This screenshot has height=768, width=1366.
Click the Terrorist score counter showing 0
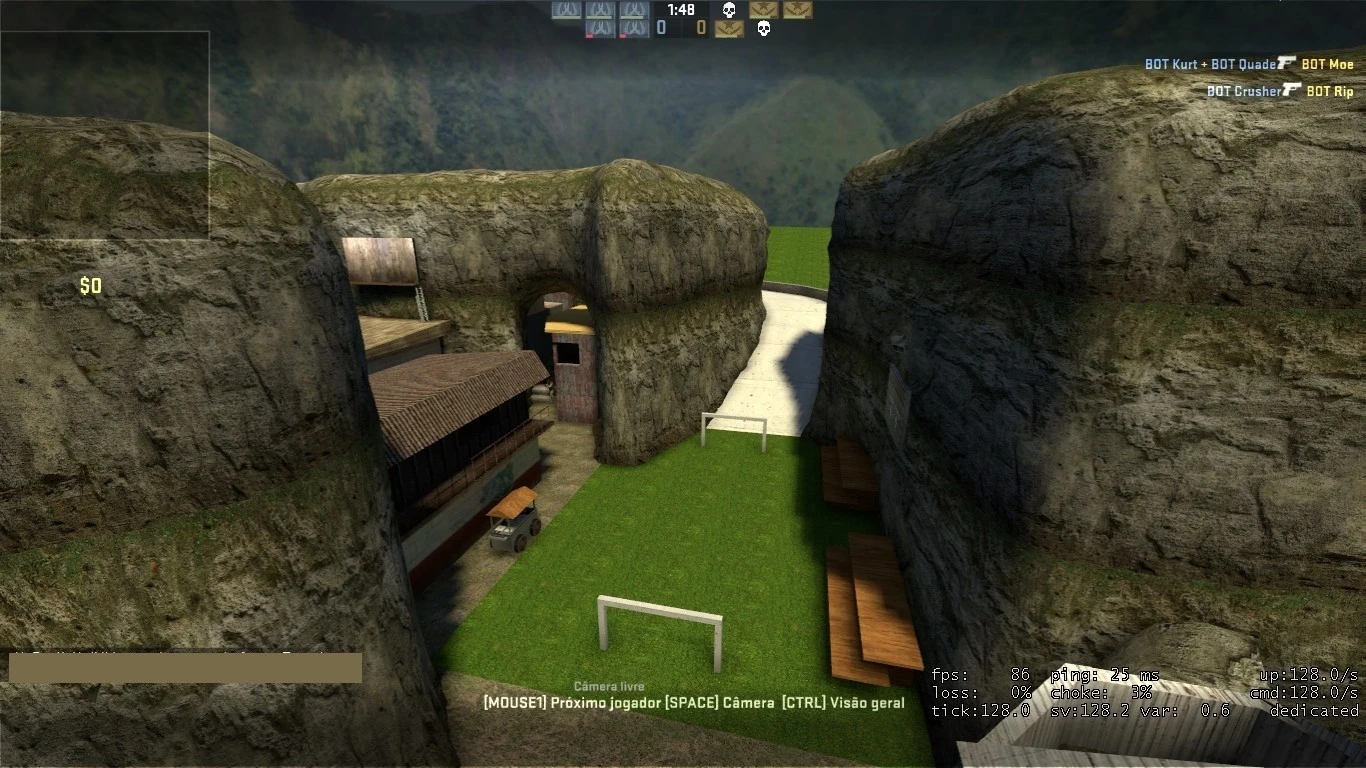(x=702, y=28)
